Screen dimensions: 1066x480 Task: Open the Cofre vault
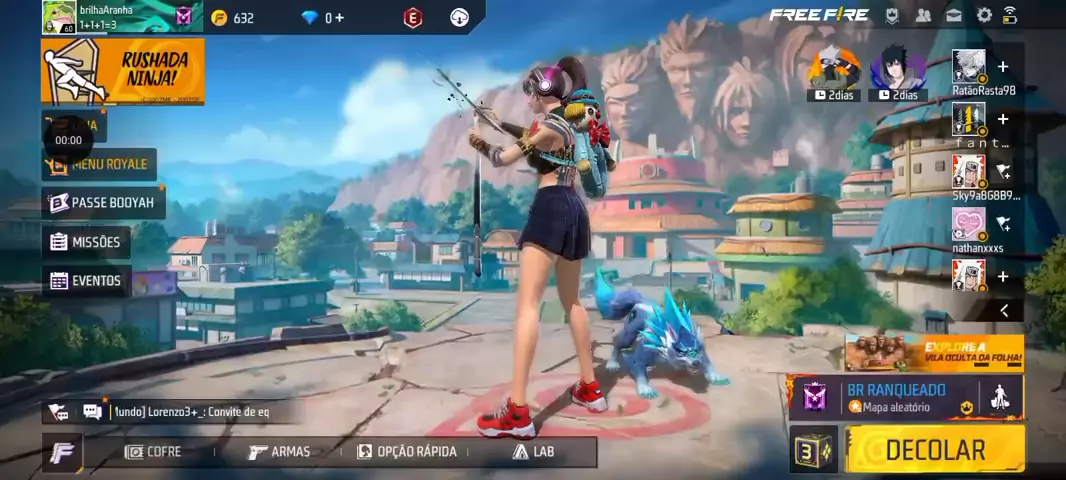pyautogui.click(x=153, y=452)
